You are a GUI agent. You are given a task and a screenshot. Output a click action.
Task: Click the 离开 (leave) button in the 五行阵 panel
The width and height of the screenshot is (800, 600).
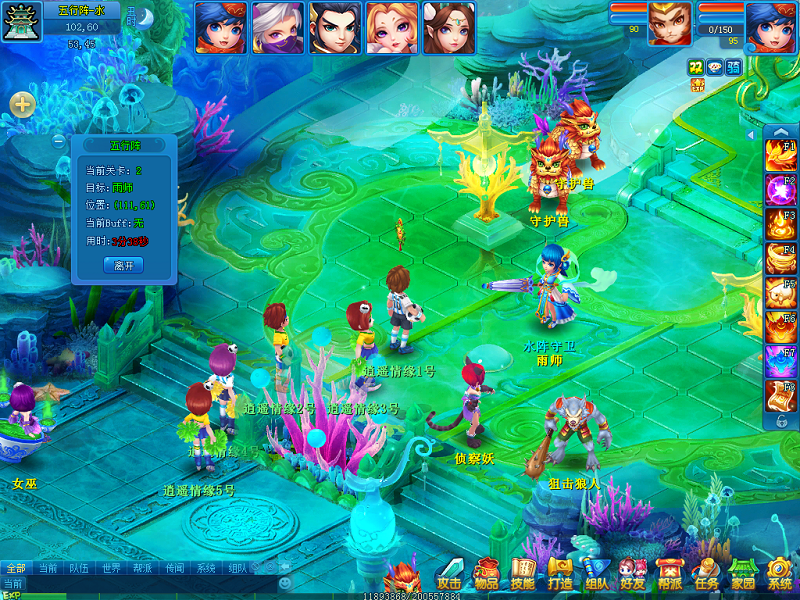(x=124, y=265)
